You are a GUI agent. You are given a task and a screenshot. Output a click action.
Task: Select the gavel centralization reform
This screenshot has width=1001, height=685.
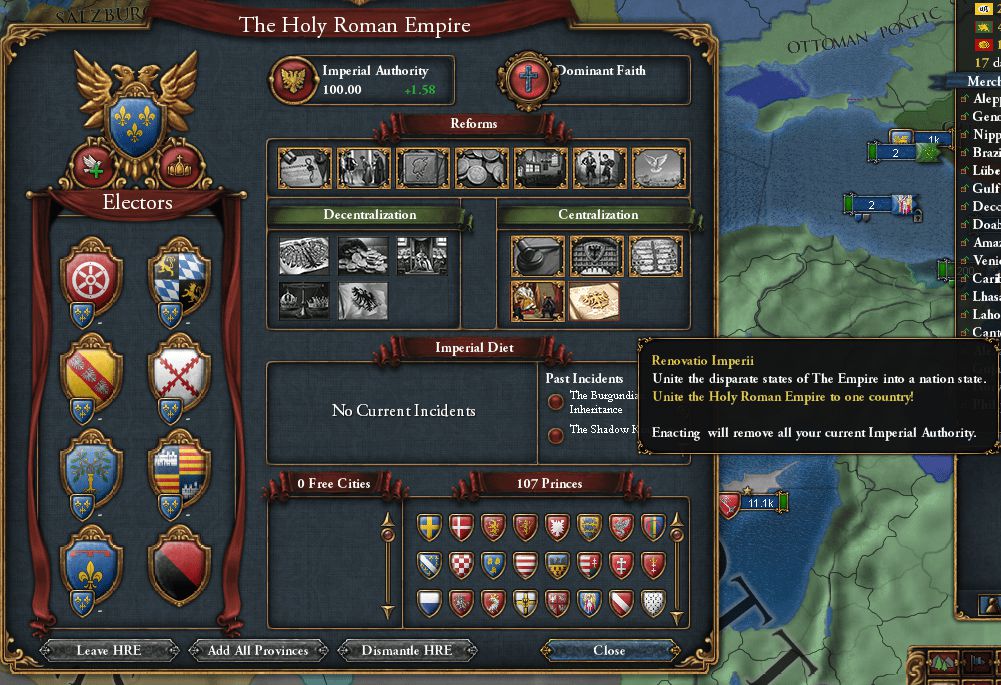click(537, 257)
